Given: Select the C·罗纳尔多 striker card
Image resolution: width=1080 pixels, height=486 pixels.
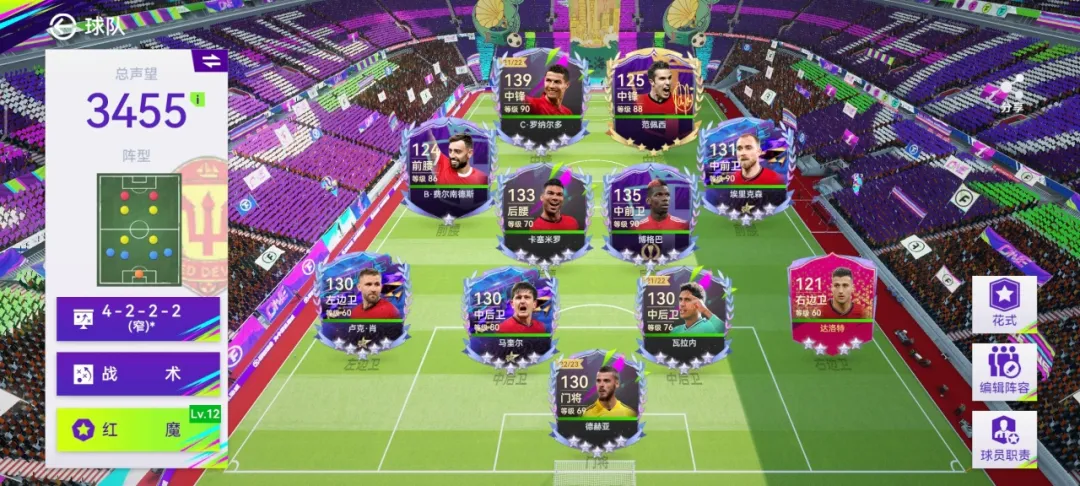Looking at the screenshot, I should click(x=541, y=98).
